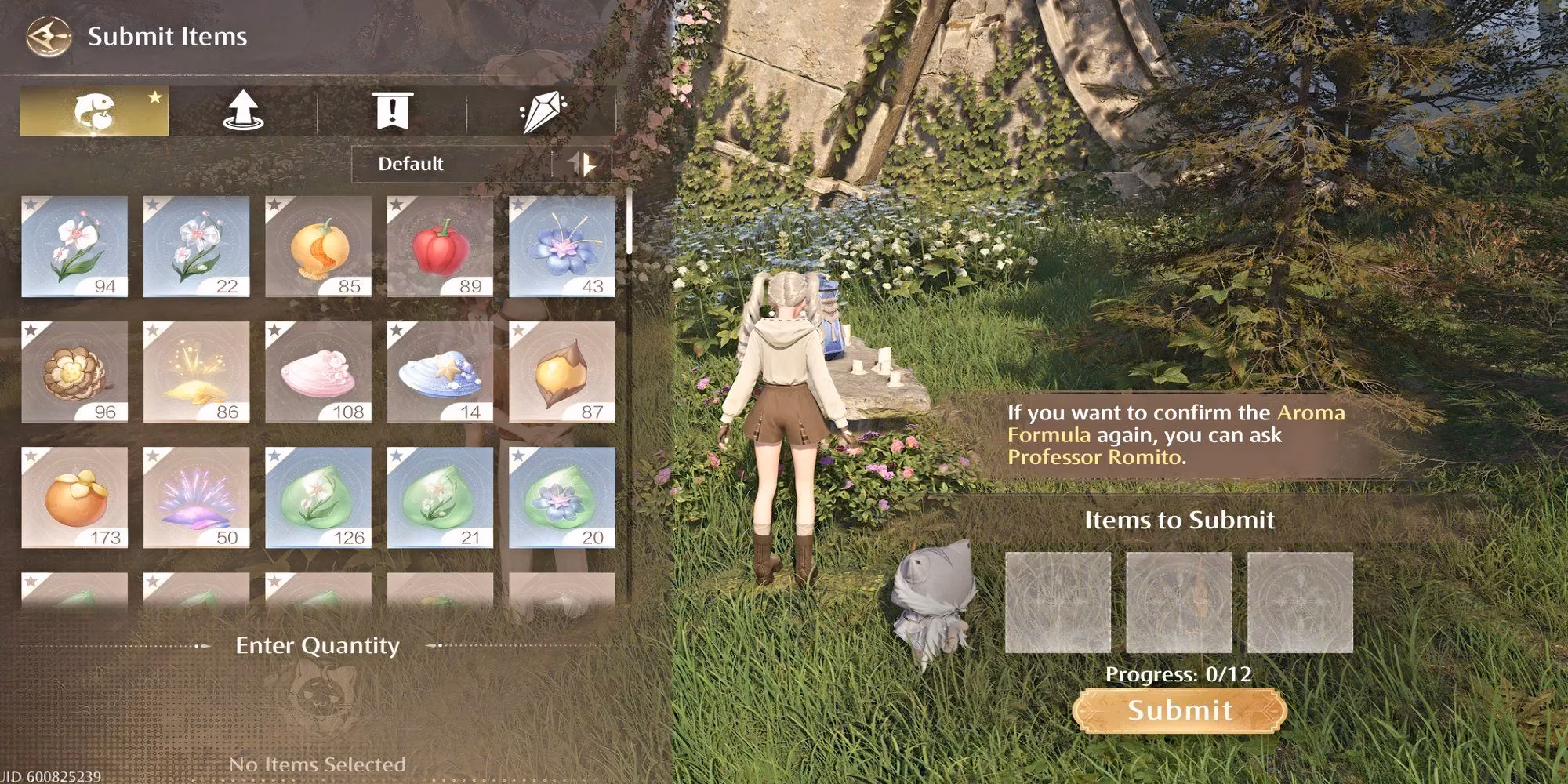Select the green leaf item with 126
The image size is (1568, 784).
point(318,497)
